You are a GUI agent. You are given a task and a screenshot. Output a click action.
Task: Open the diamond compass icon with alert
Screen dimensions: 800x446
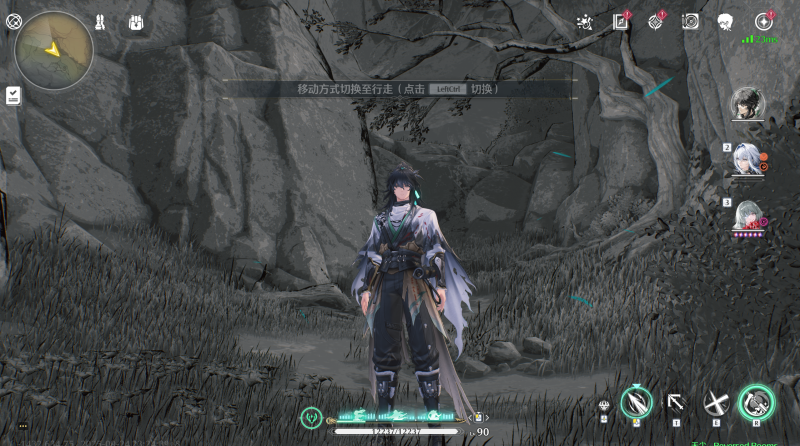(656, 21)
